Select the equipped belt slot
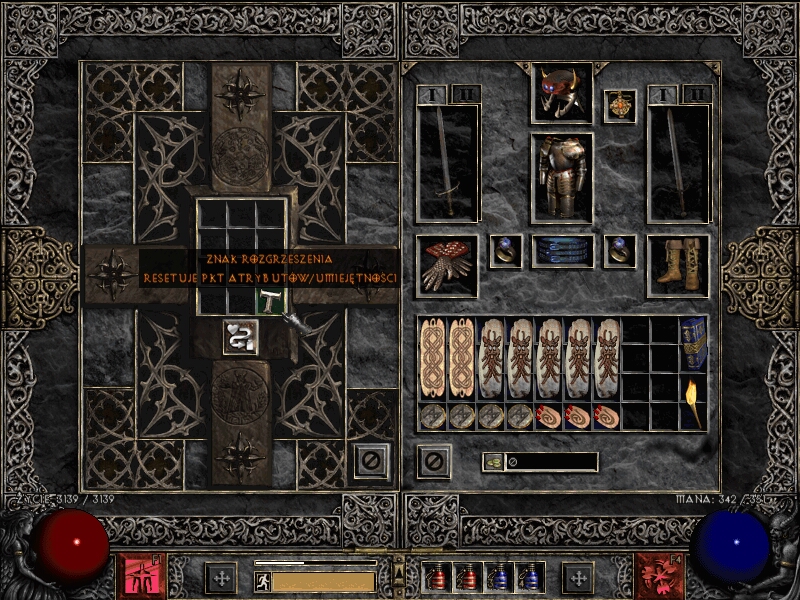This screenshot has width=800, height=600. [561, 251]
